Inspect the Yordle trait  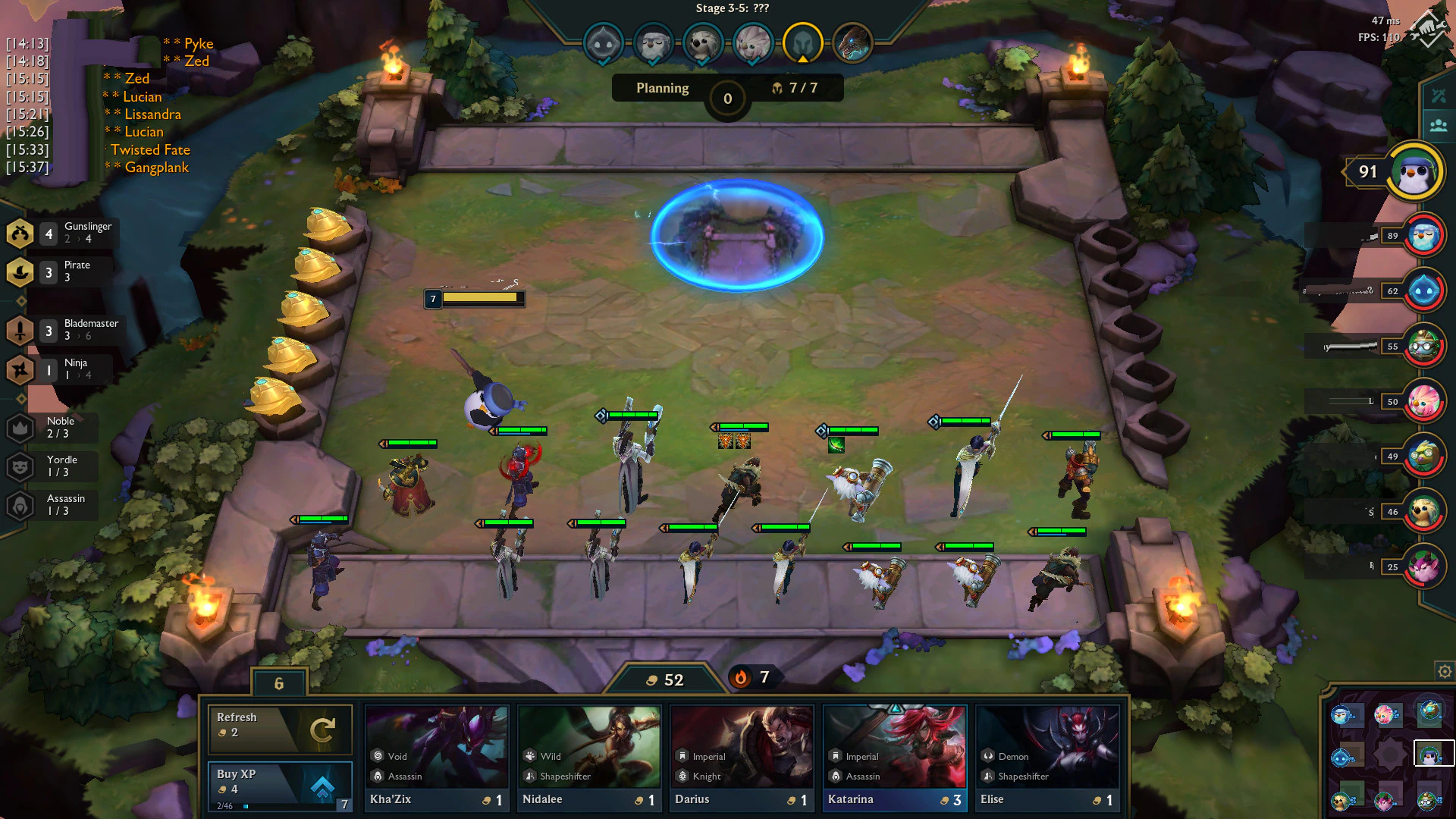(52, 466)
